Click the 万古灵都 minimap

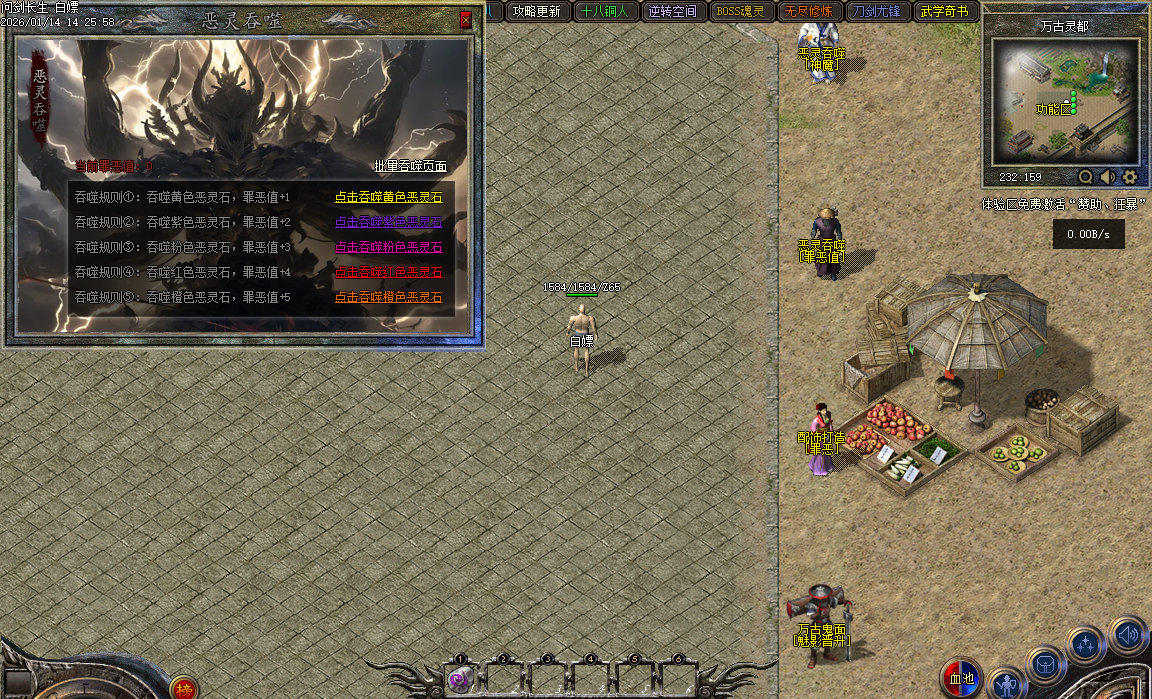[1066, 102]
